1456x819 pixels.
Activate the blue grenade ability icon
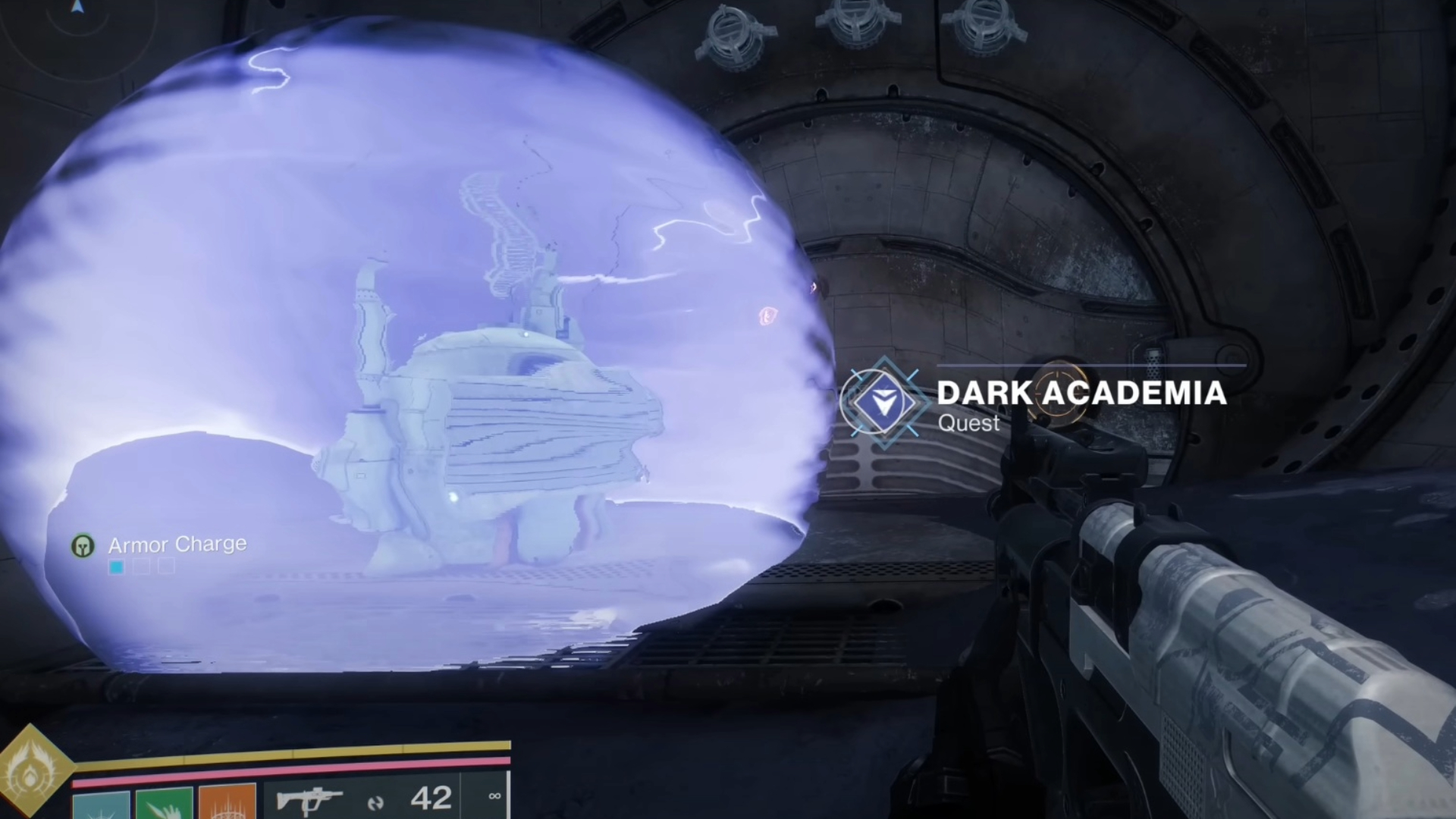point(101,805)
